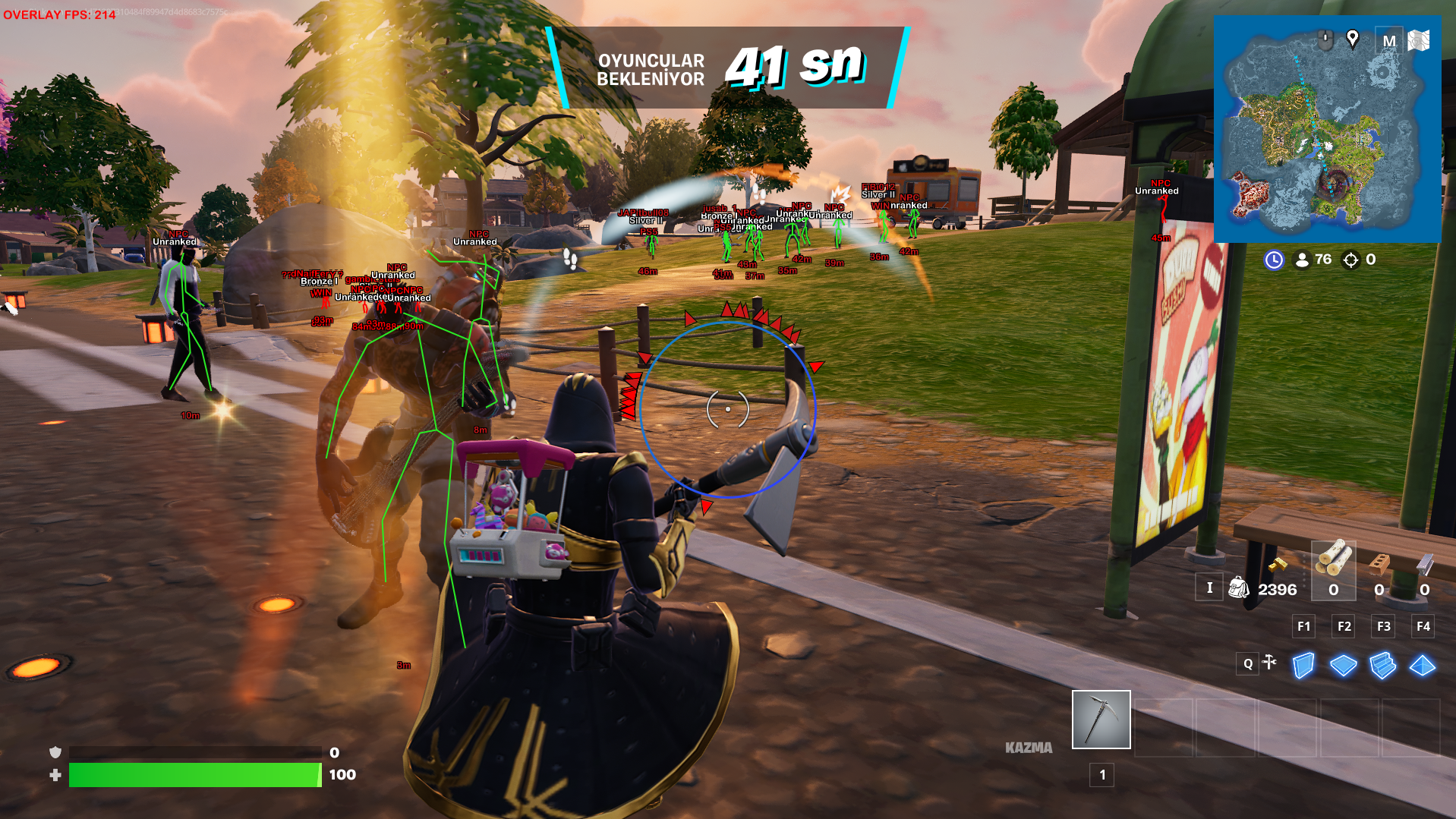Click the gold bars icon
The height and width of the screenshot is (819, 1456).
pyautogui.click(x=1278, y=564)
